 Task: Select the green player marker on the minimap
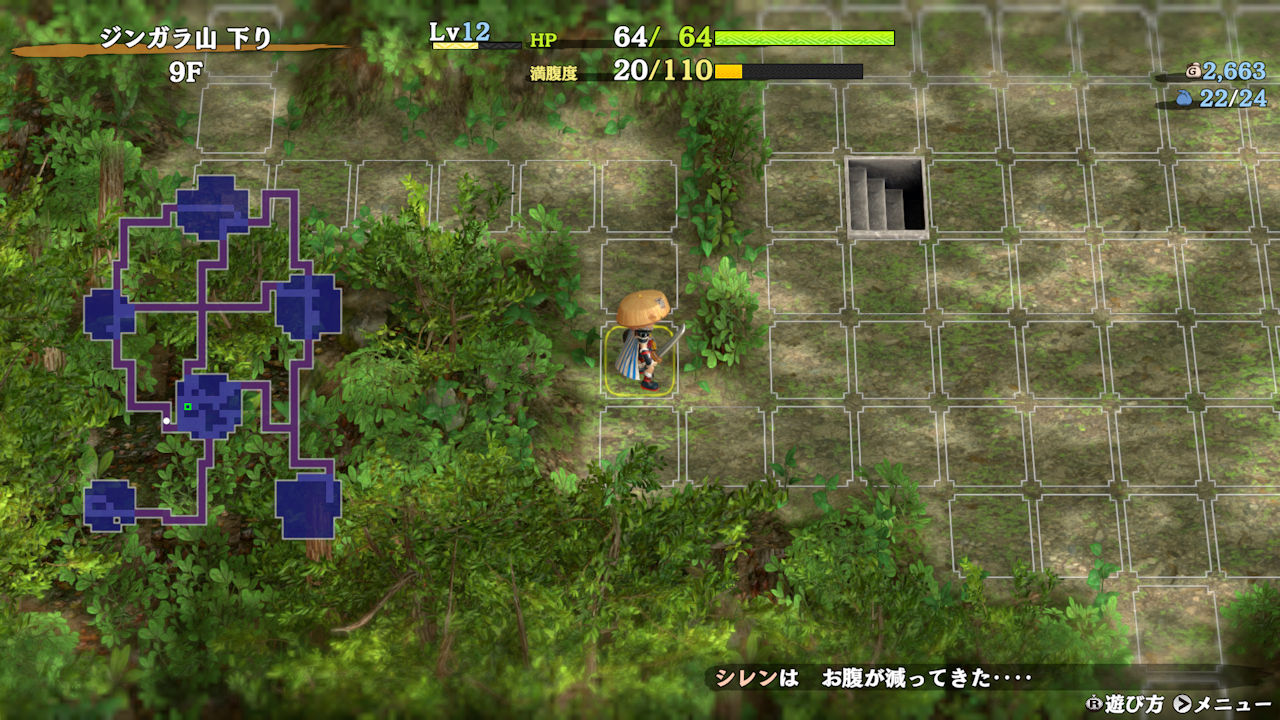coord(187,407)
